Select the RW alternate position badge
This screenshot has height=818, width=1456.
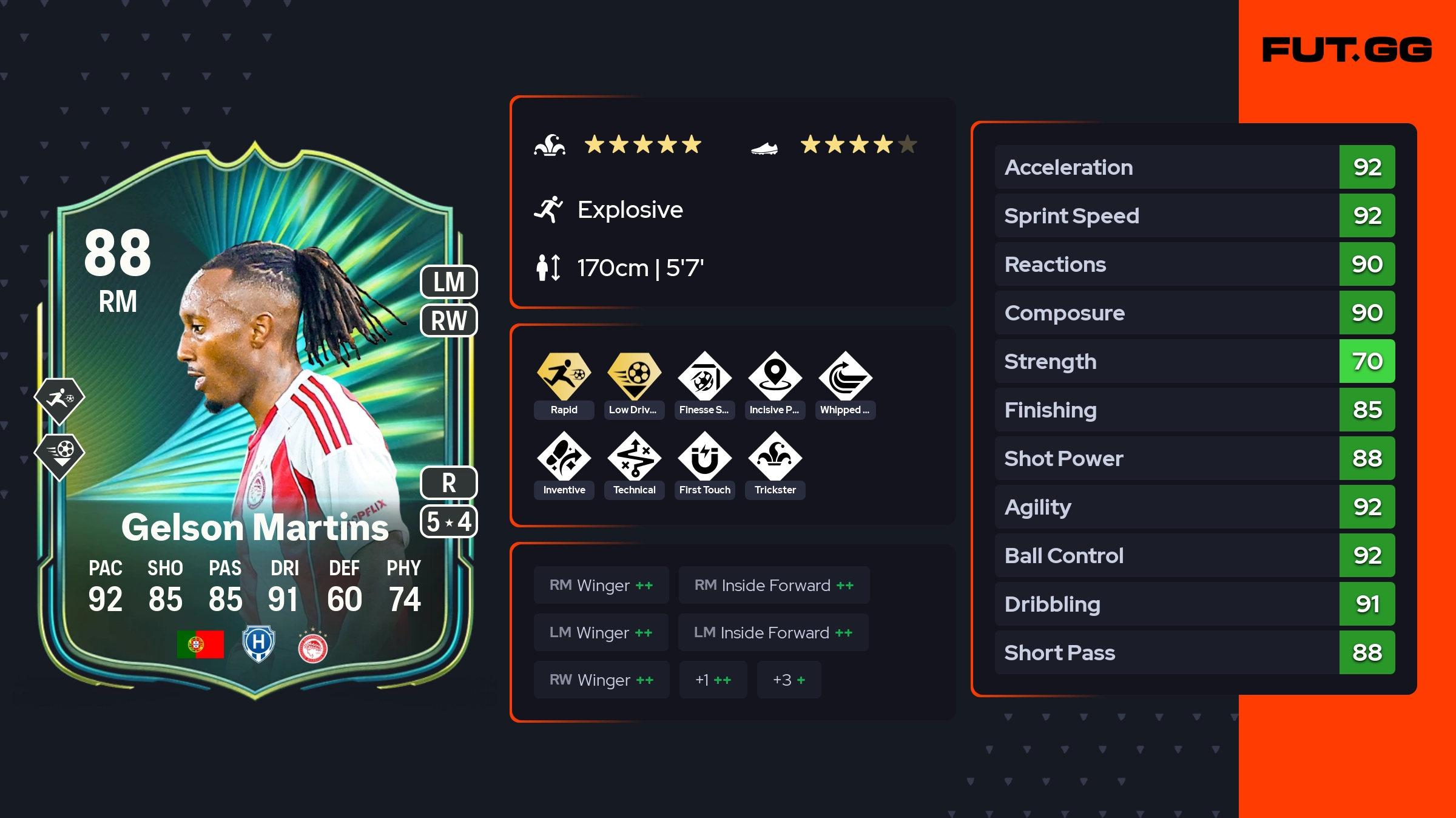pos(449,320)
